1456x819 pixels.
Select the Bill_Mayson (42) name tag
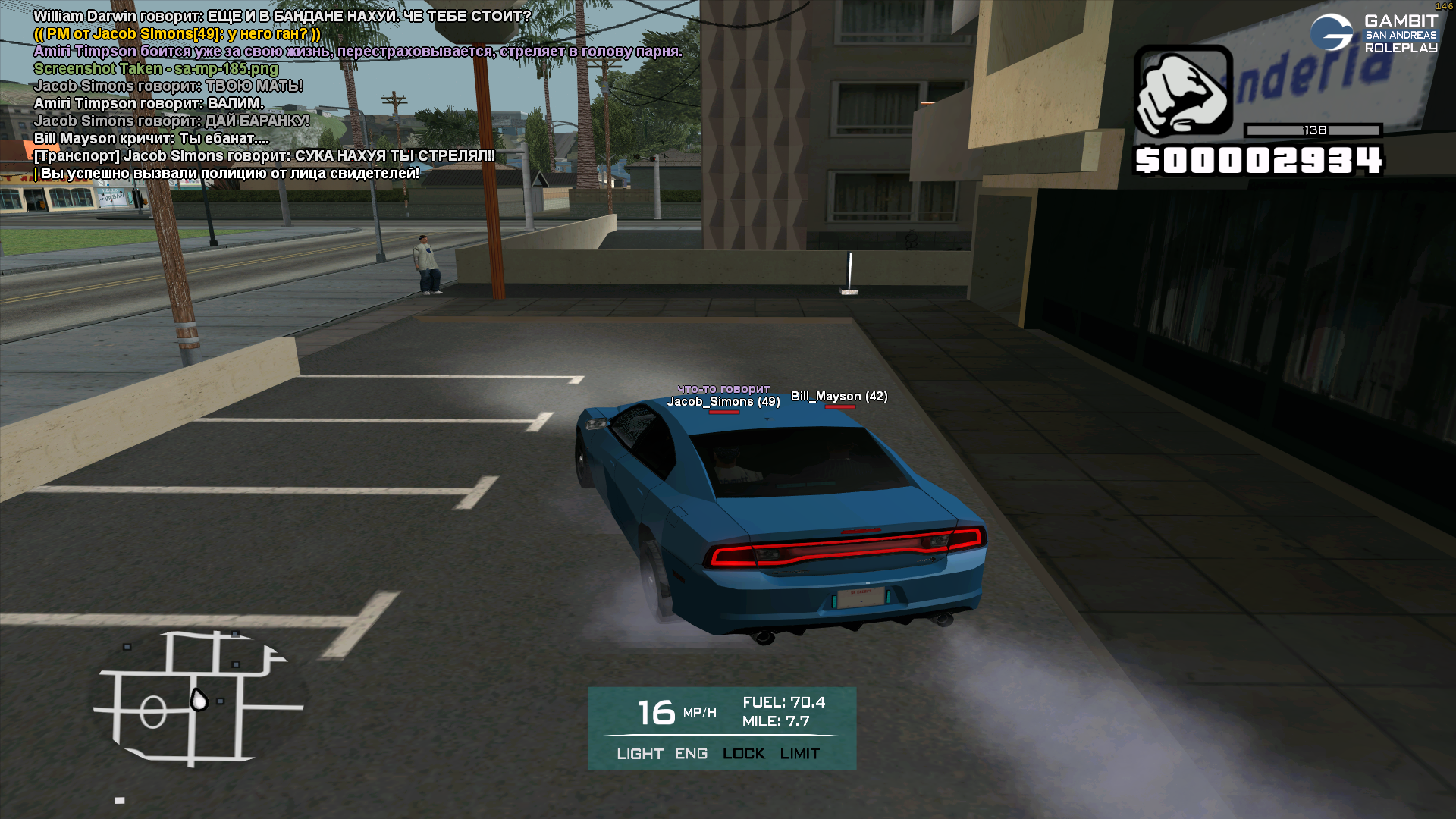839,397
